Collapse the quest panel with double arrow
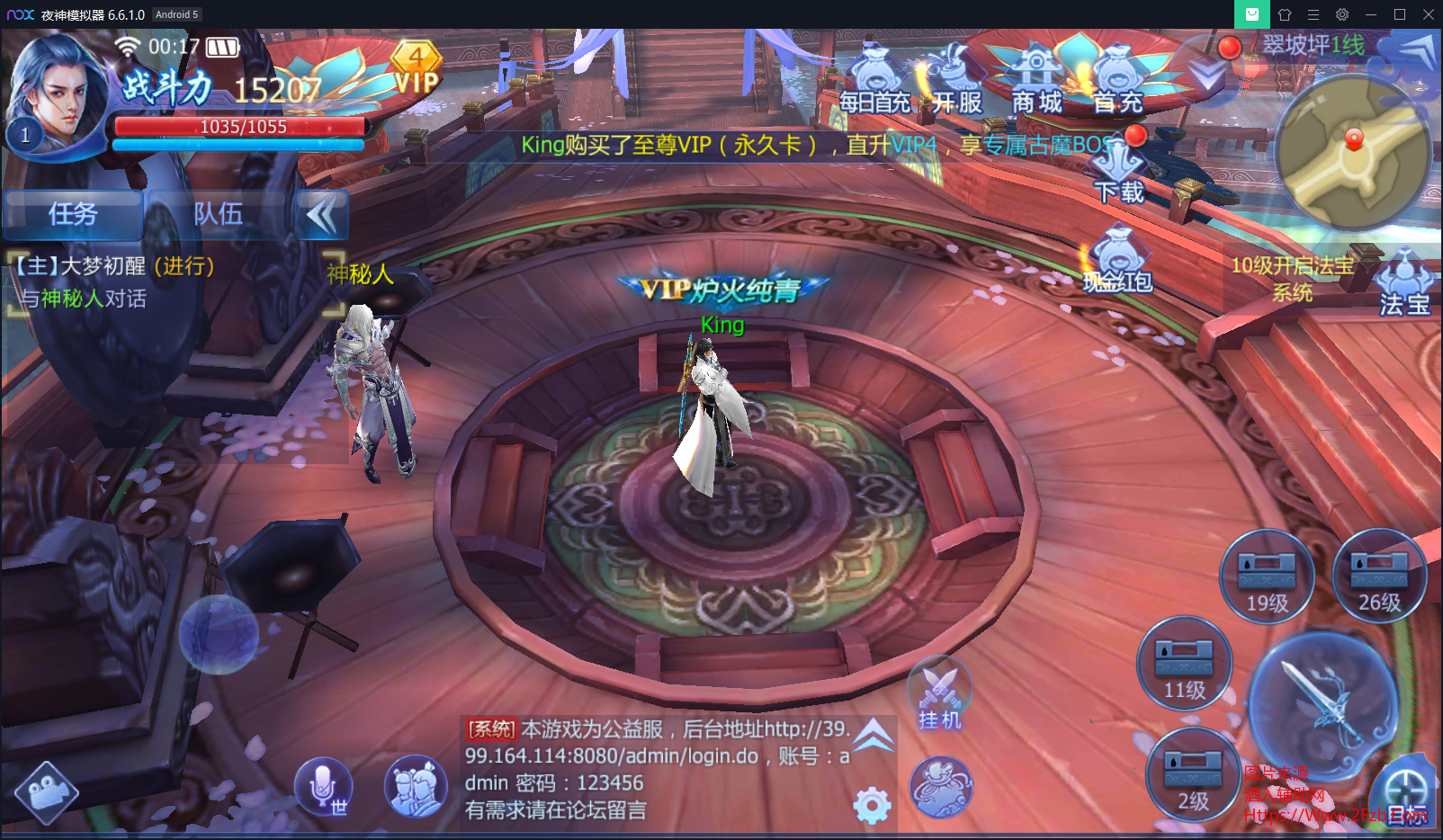Screen dimensions: 1443x840 tap(321, 215)
